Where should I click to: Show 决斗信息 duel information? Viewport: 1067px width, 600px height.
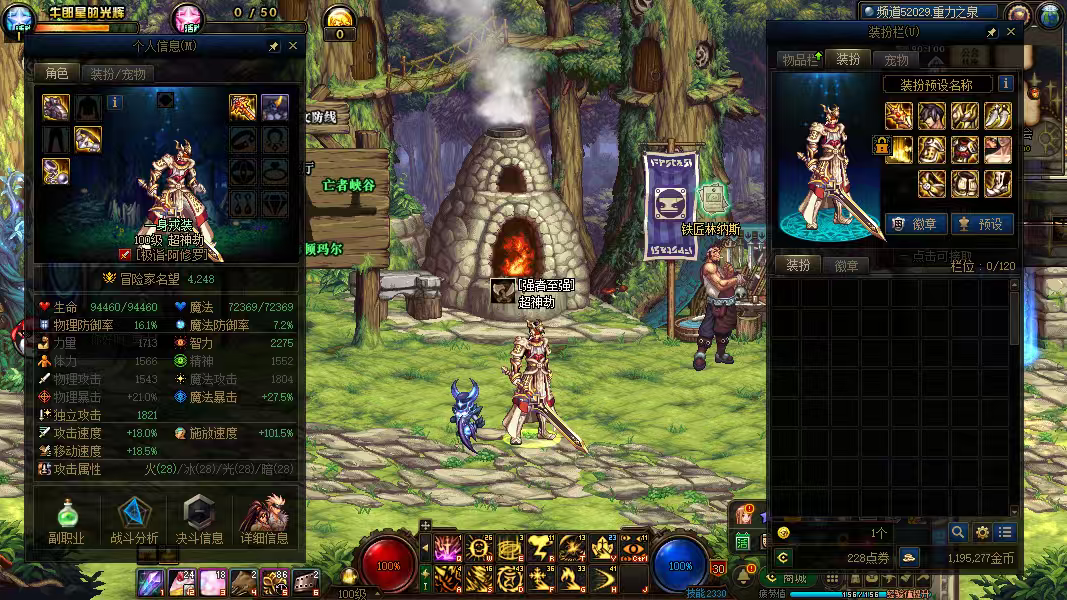(x=200, y=520)
